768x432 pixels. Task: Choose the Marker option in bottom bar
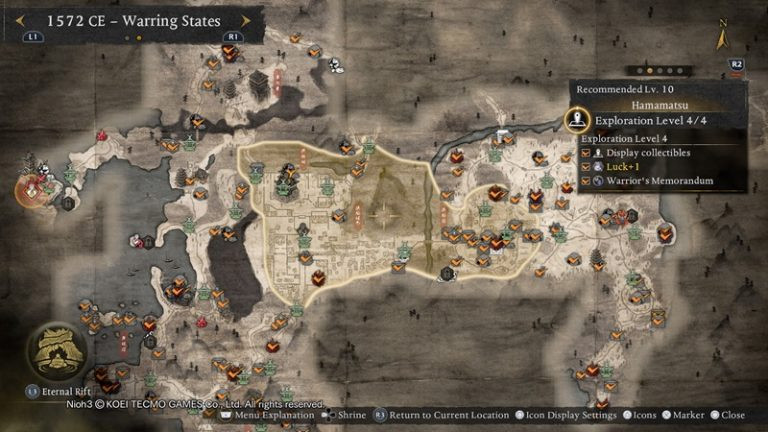coord(688,415)
